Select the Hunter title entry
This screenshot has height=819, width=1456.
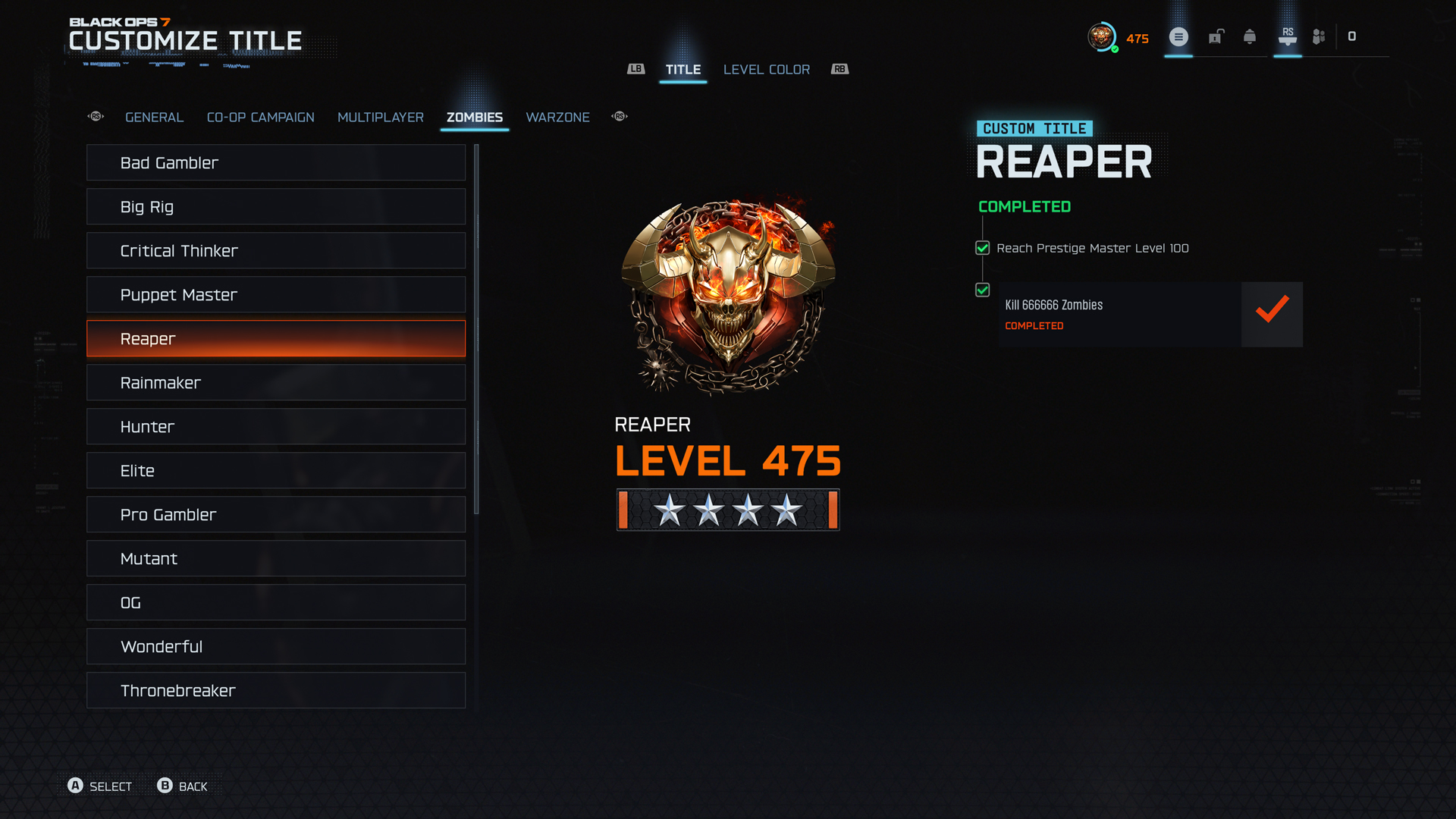275,427
